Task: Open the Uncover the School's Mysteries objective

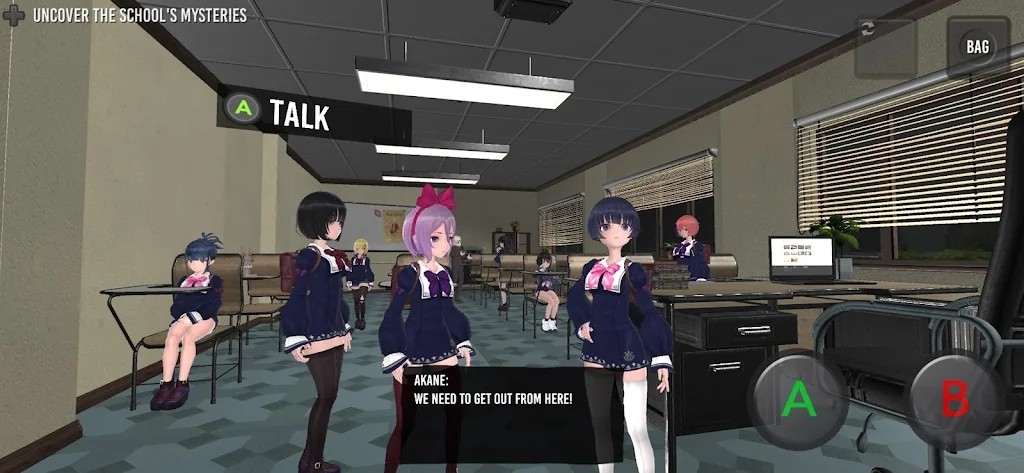Action: click(x=140, y=15)
